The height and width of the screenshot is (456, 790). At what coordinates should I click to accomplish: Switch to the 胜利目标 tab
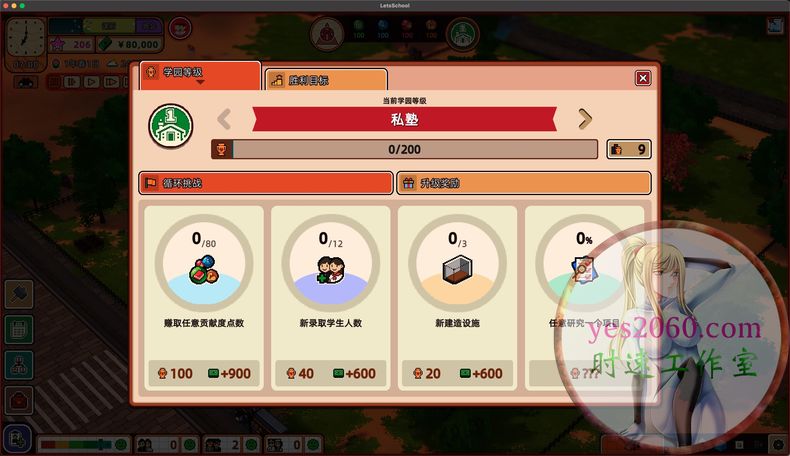coord(325,79)
